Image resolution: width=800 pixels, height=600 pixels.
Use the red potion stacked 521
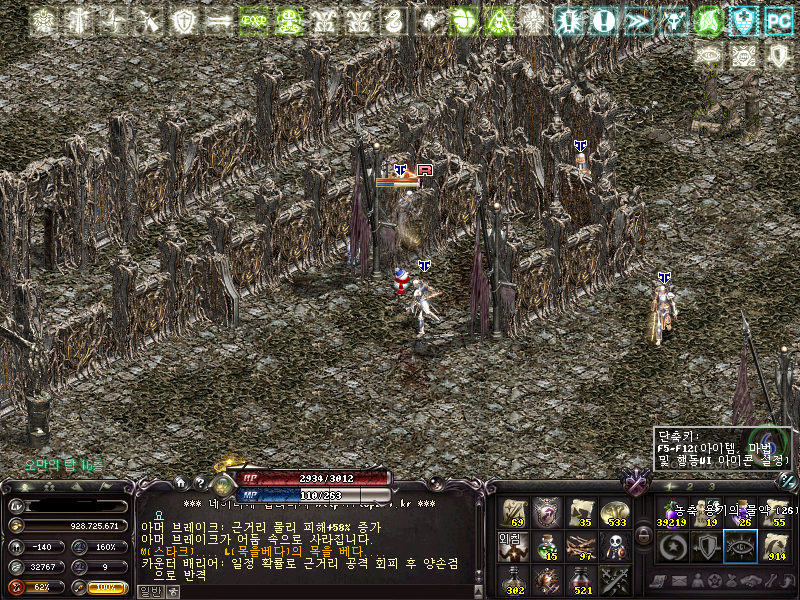click(580, 580)
